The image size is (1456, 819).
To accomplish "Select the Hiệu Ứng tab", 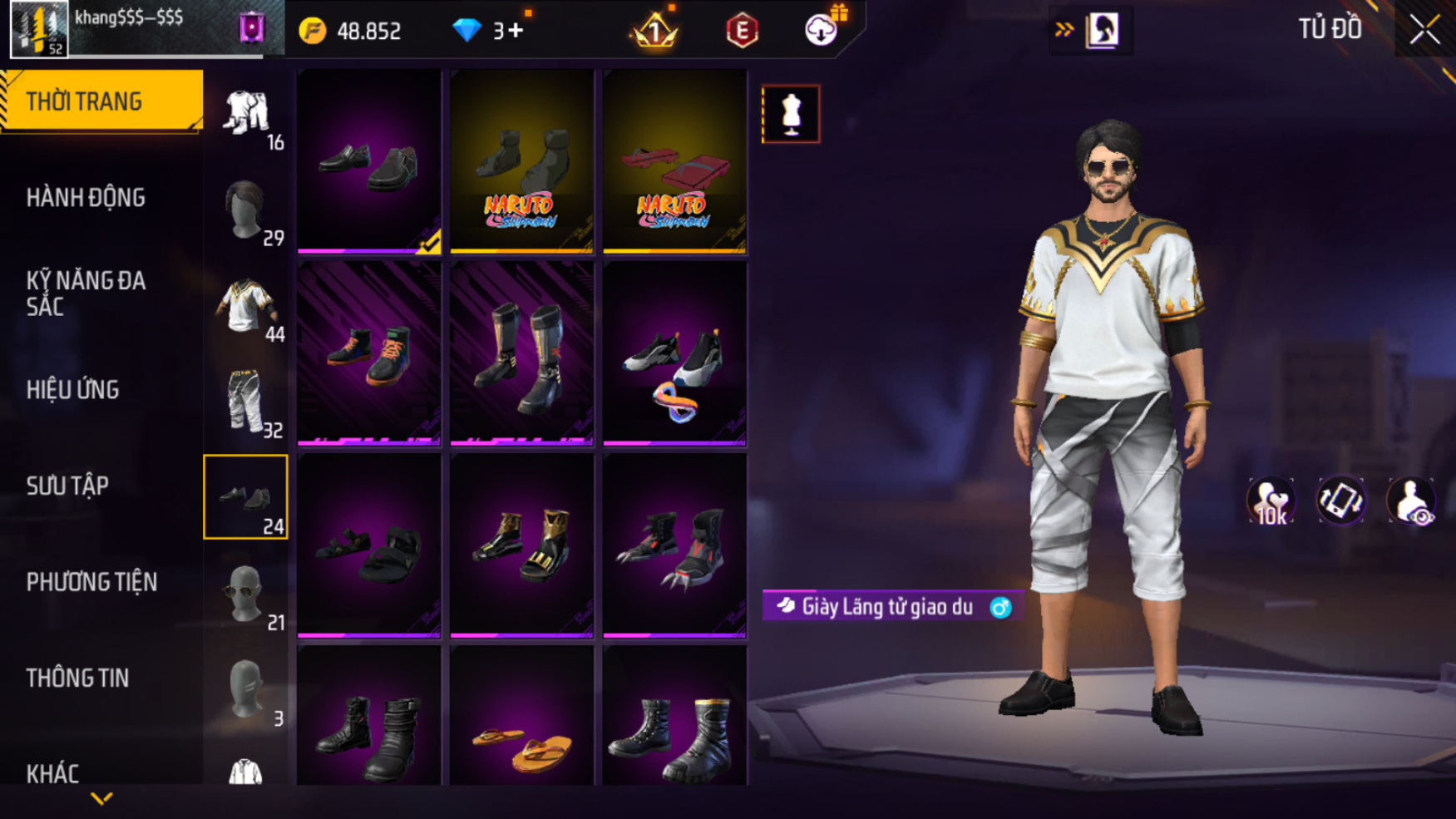I will (x=73, y=390).
